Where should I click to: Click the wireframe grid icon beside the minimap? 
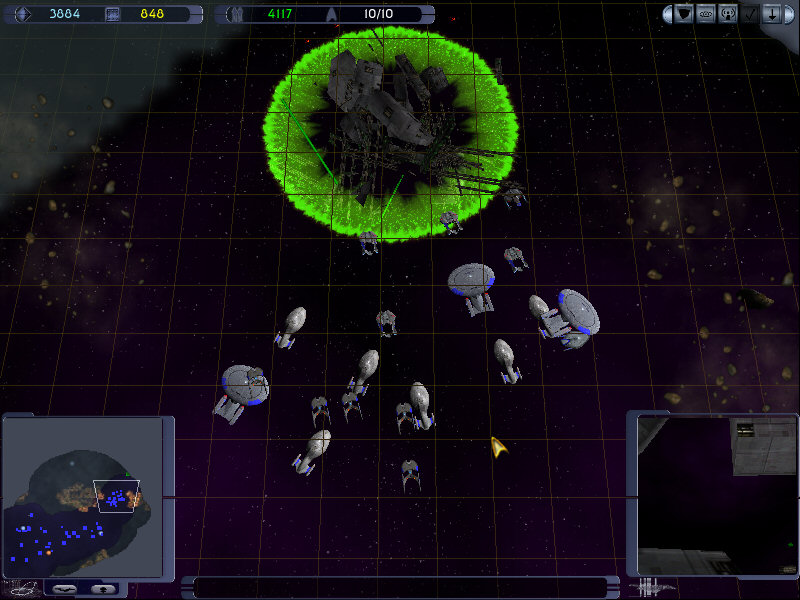(x=22, y=587)
